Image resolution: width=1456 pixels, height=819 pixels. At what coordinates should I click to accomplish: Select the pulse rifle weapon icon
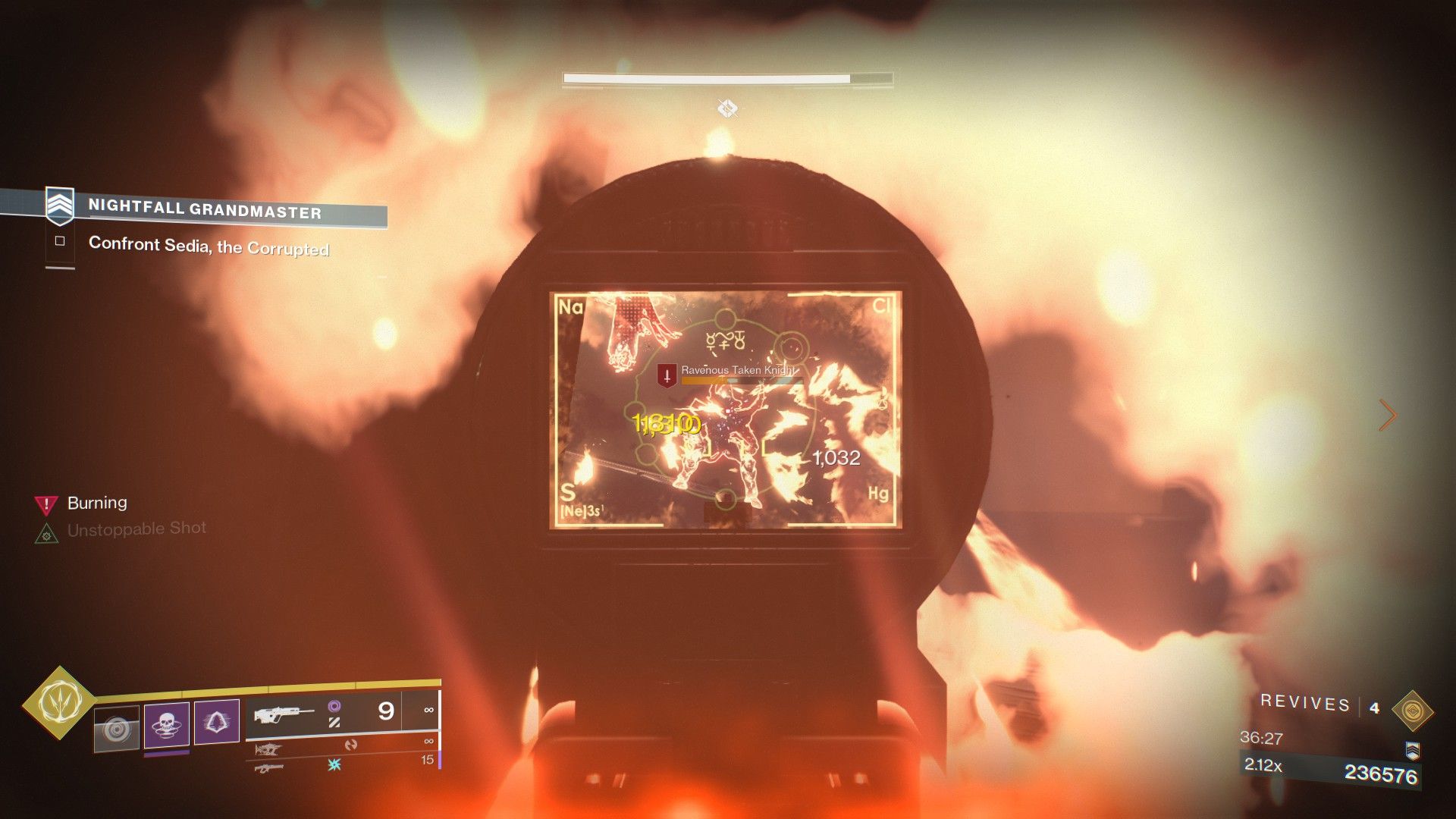click(x=284, y=713)
